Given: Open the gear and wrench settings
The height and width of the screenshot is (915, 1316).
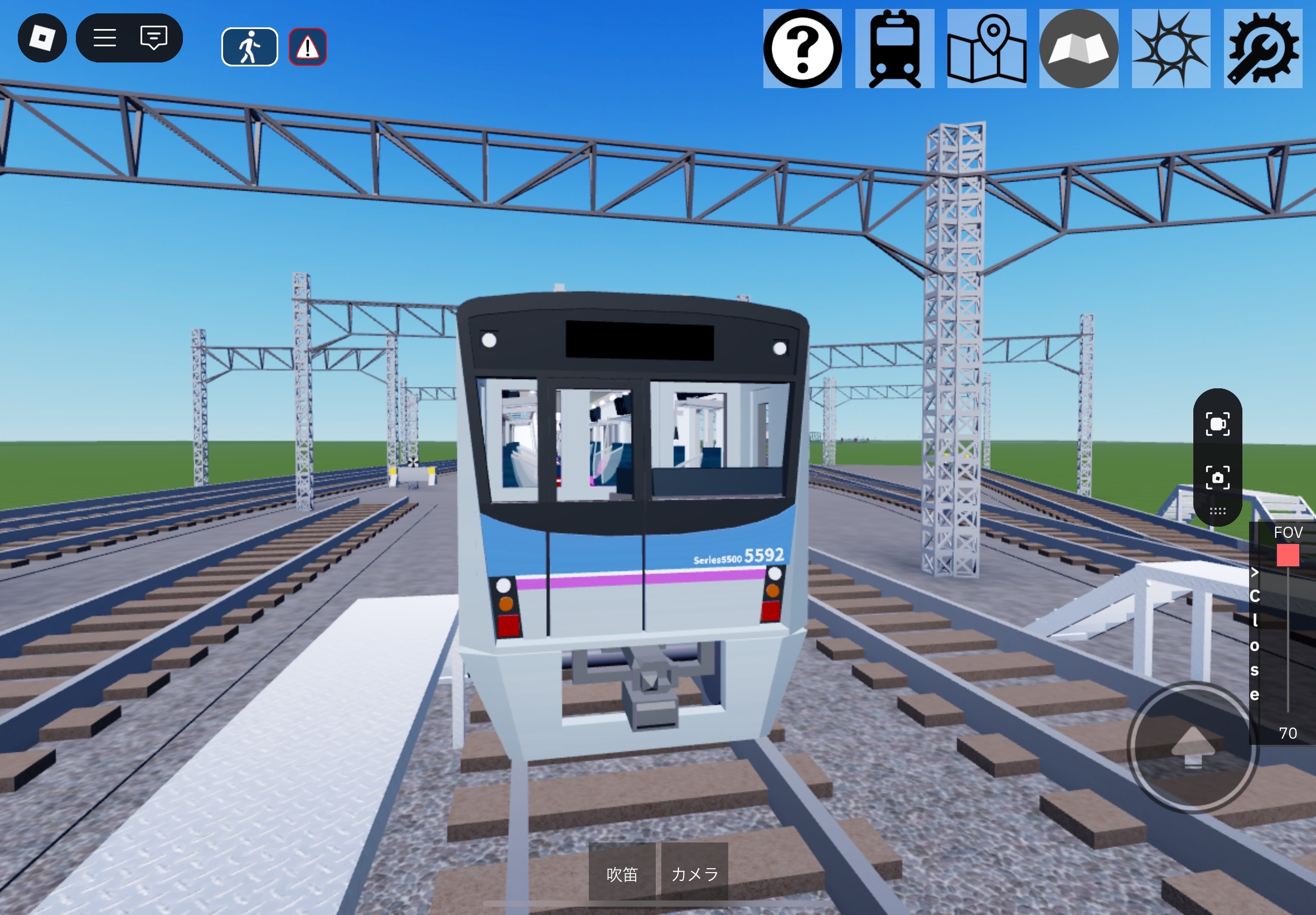Looking at the screenshot, I should [1262, 49].
